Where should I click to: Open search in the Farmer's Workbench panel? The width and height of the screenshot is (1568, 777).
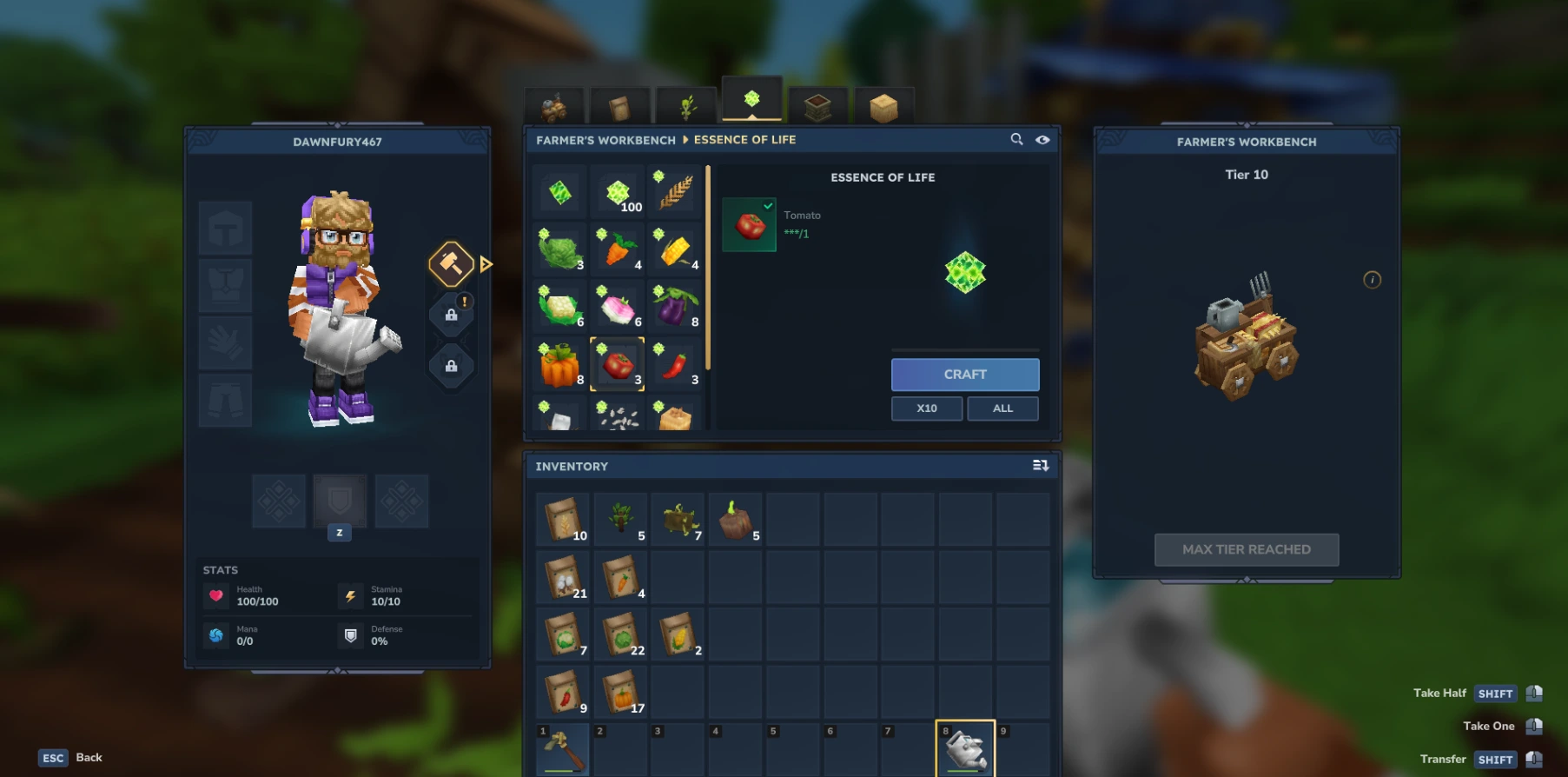pyautogui.click(x=1016, y=139)
